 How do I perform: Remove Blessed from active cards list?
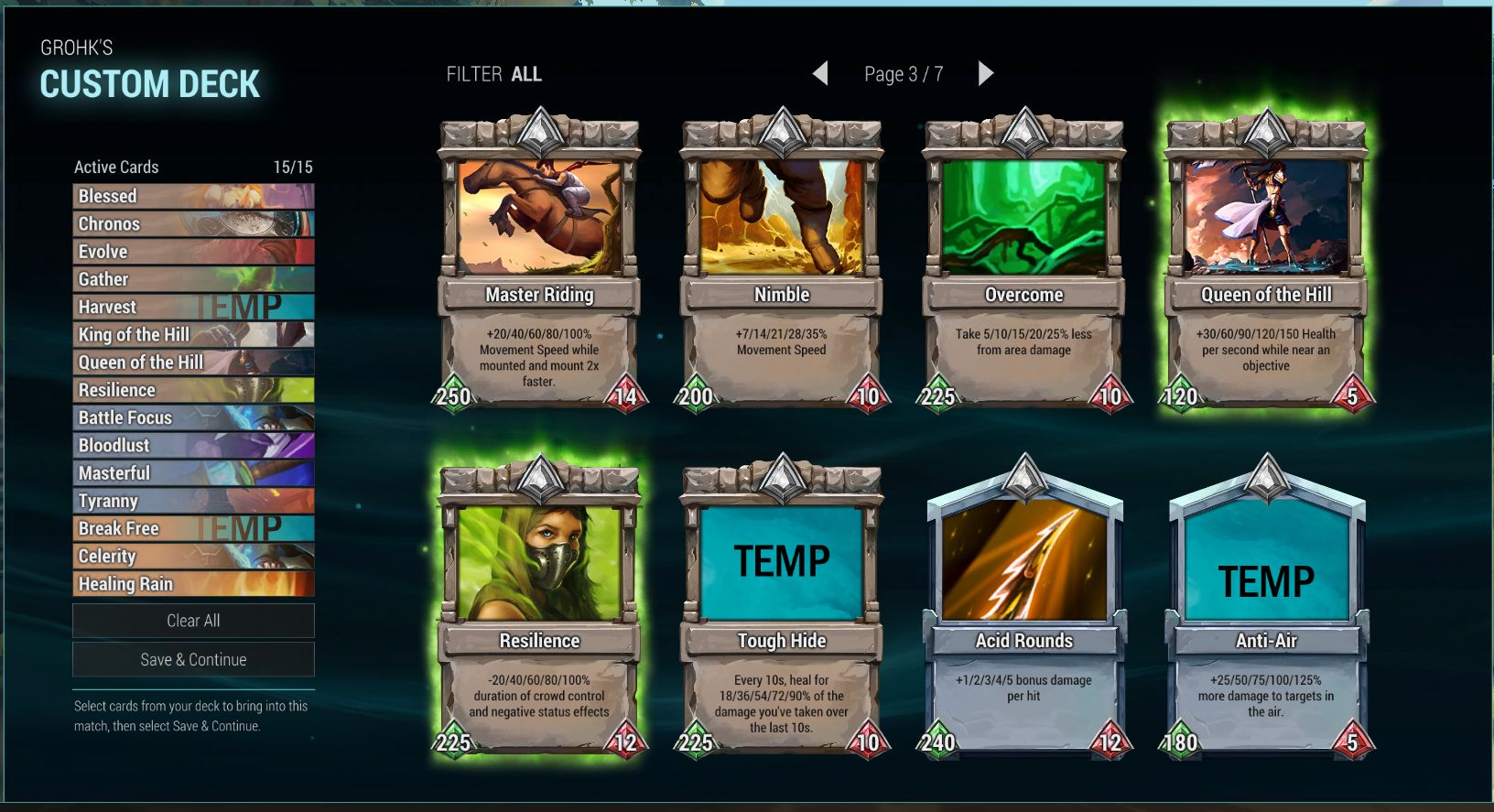click(x=193, y=196)
